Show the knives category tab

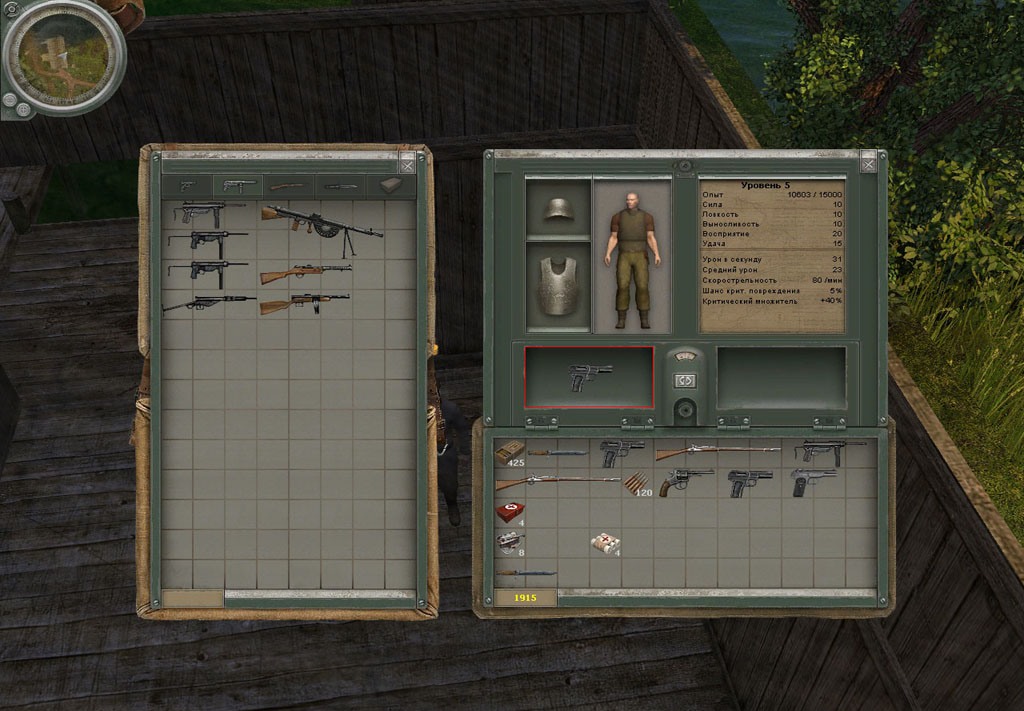[339, 186]
